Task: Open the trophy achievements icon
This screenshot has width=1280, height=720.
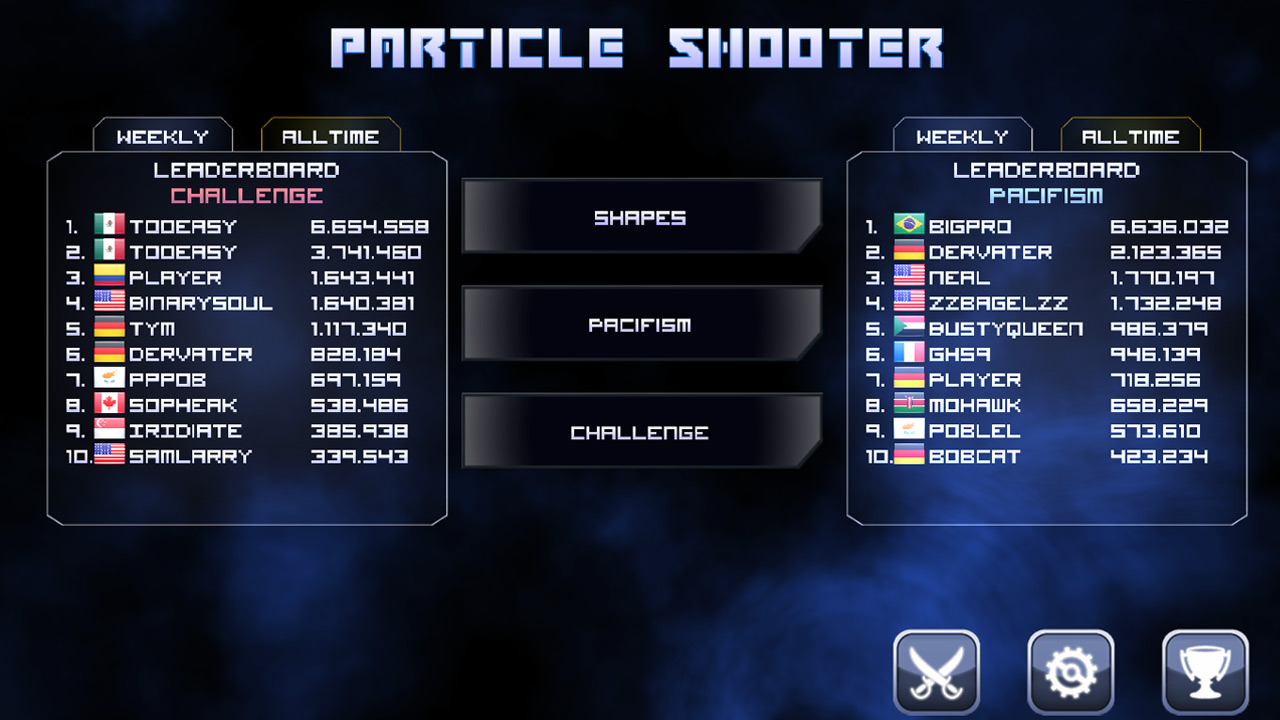Action: 1204,668
